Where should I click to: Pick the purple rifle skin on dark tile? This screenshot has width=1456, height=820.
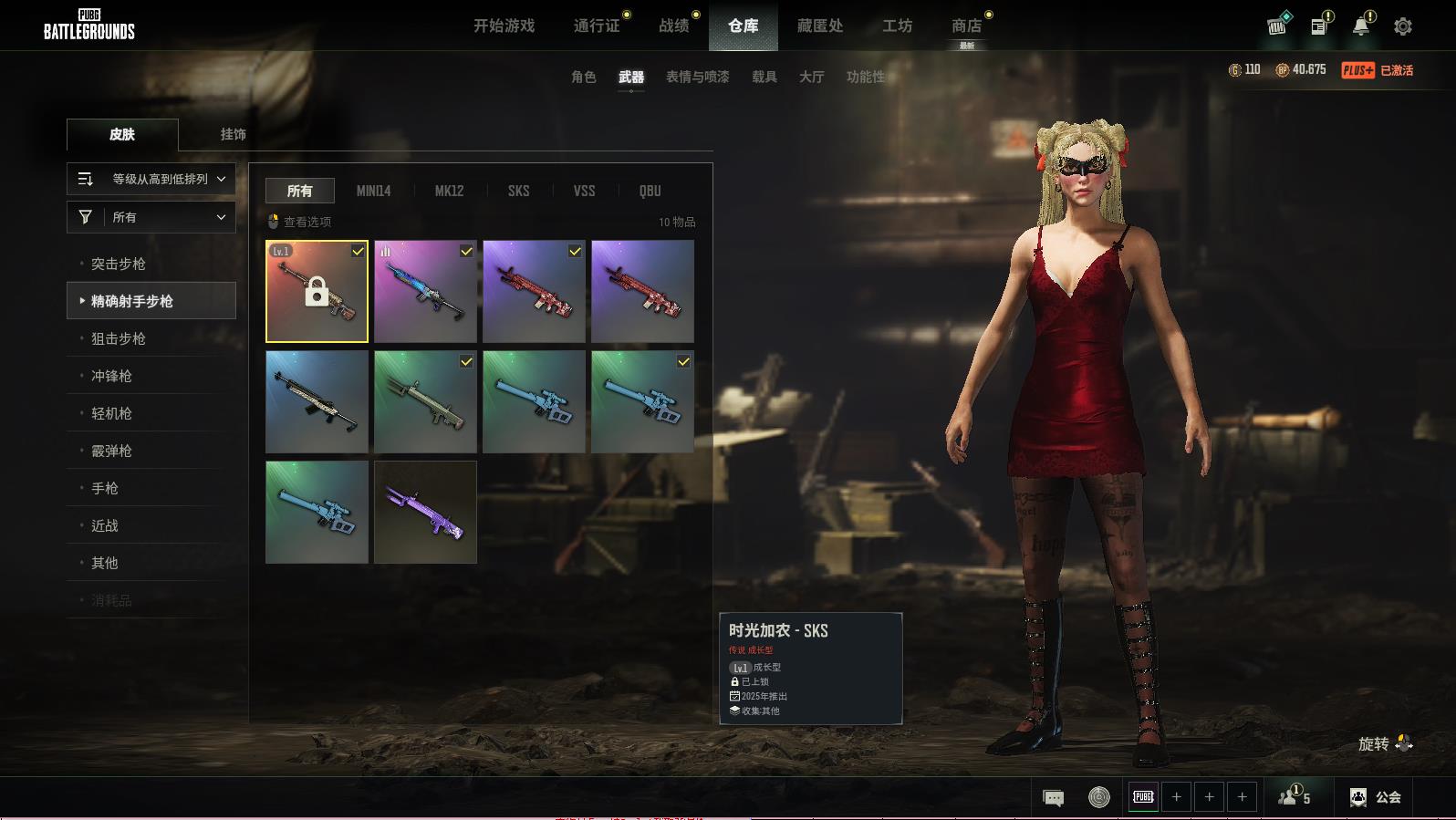(x=425, y=512)
